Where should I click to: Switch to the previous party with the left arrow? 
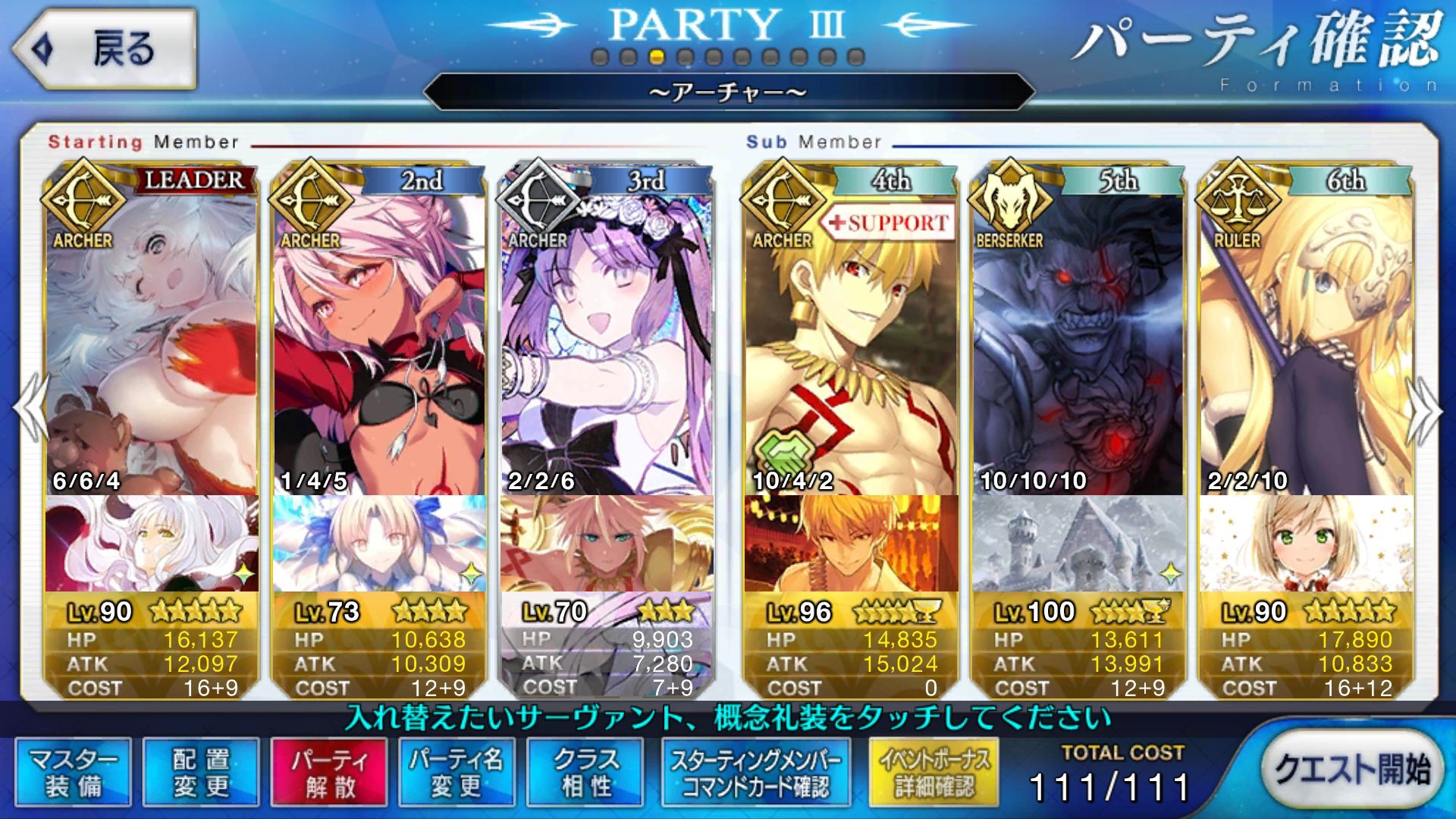[30, 409]
